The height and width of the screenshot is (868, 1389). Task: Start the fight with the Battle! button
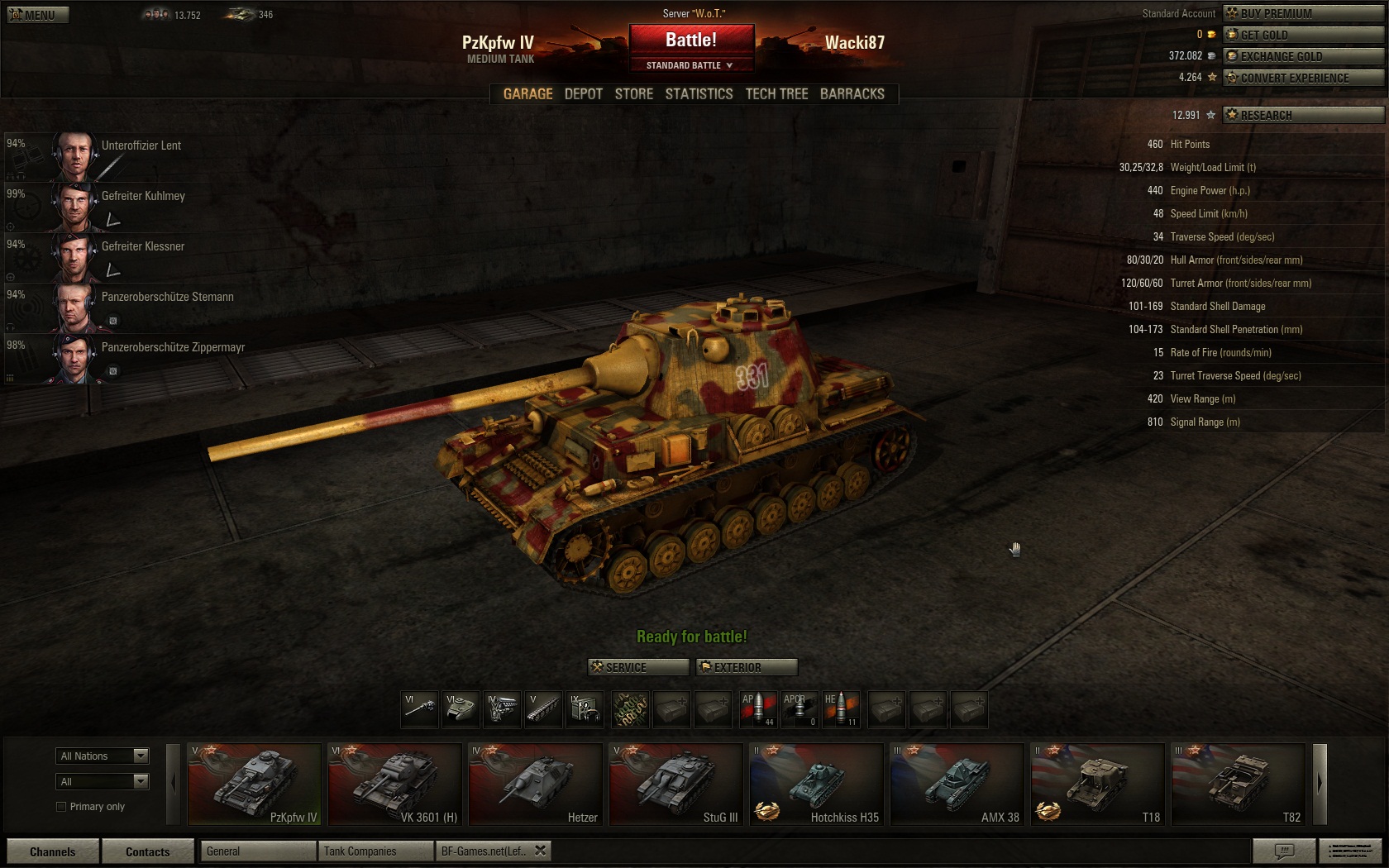[x=691, y=40]
